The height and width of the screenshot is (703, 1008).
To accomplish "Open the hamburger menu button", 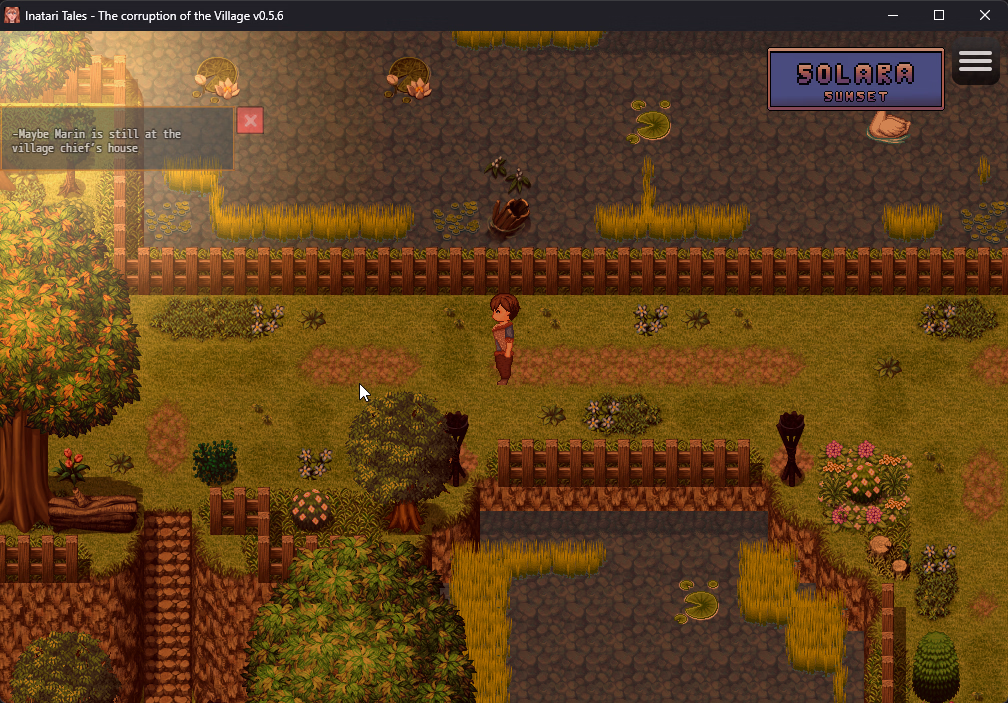I will point(975,63).
